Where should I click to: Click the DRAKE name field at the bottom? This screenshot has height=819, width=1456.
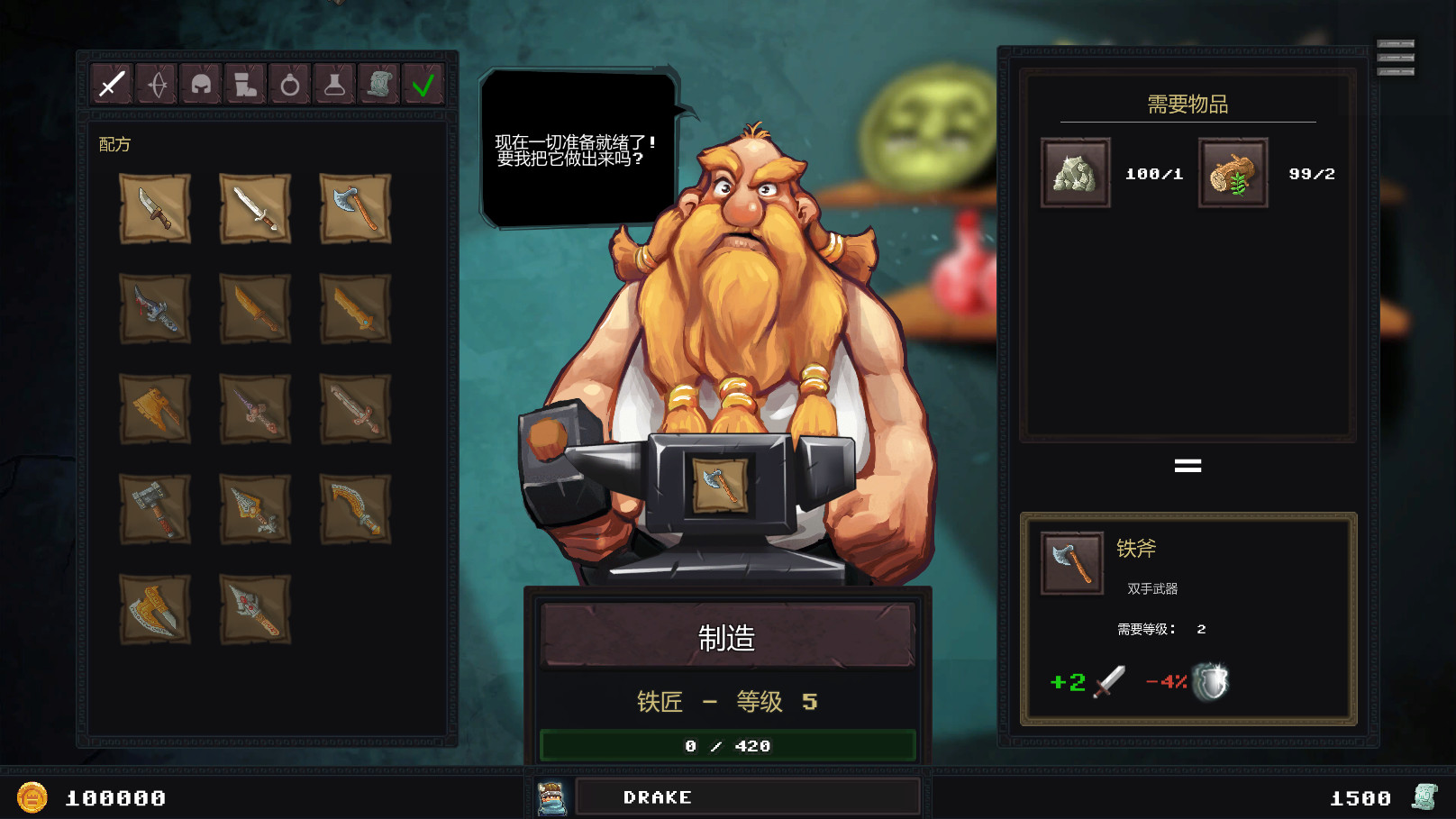point(748,796)
